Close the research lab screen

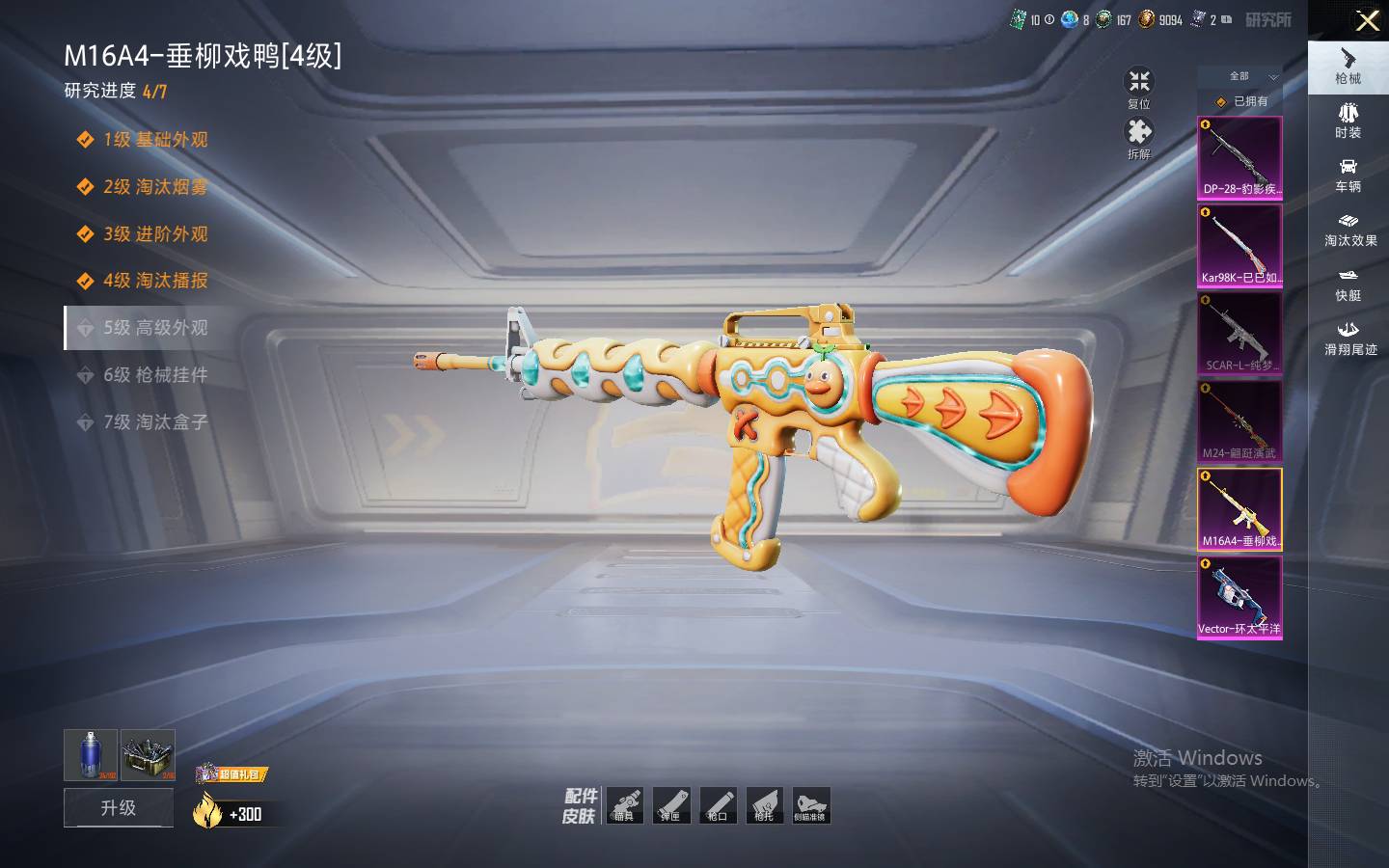1367,20
